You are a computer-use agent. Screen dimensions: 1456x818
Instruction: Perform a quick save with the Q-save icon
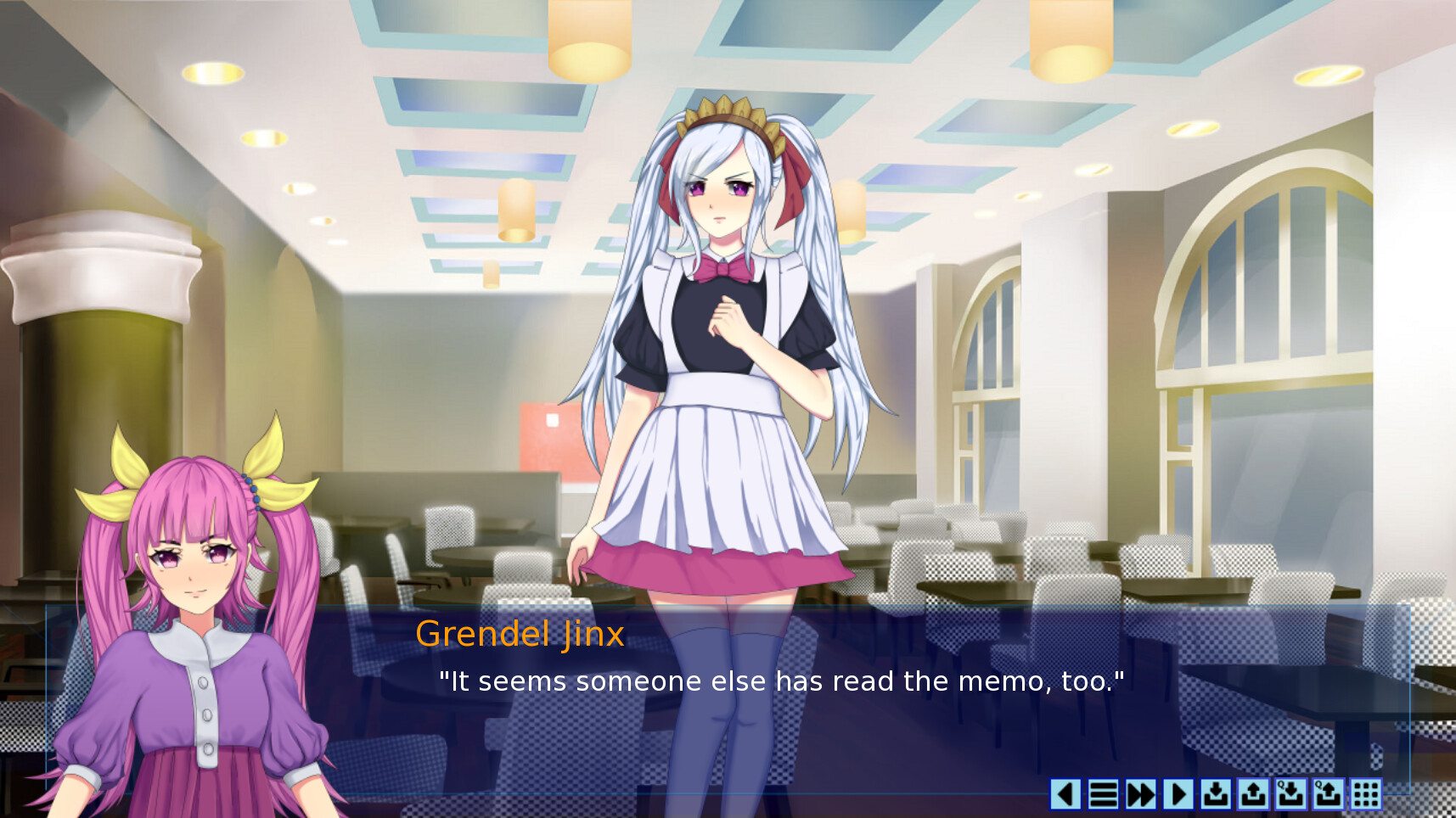coord(1290,796)
